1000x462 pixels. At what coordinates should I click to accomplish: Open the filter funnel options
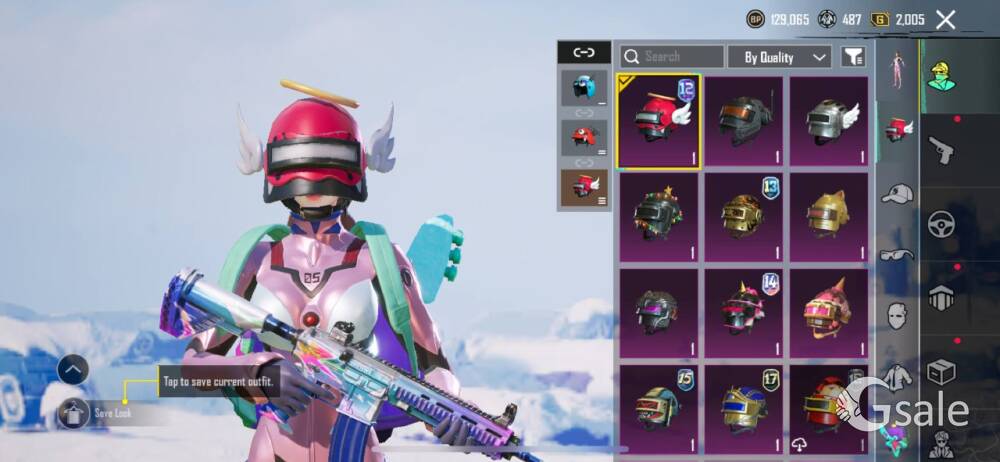853,57
